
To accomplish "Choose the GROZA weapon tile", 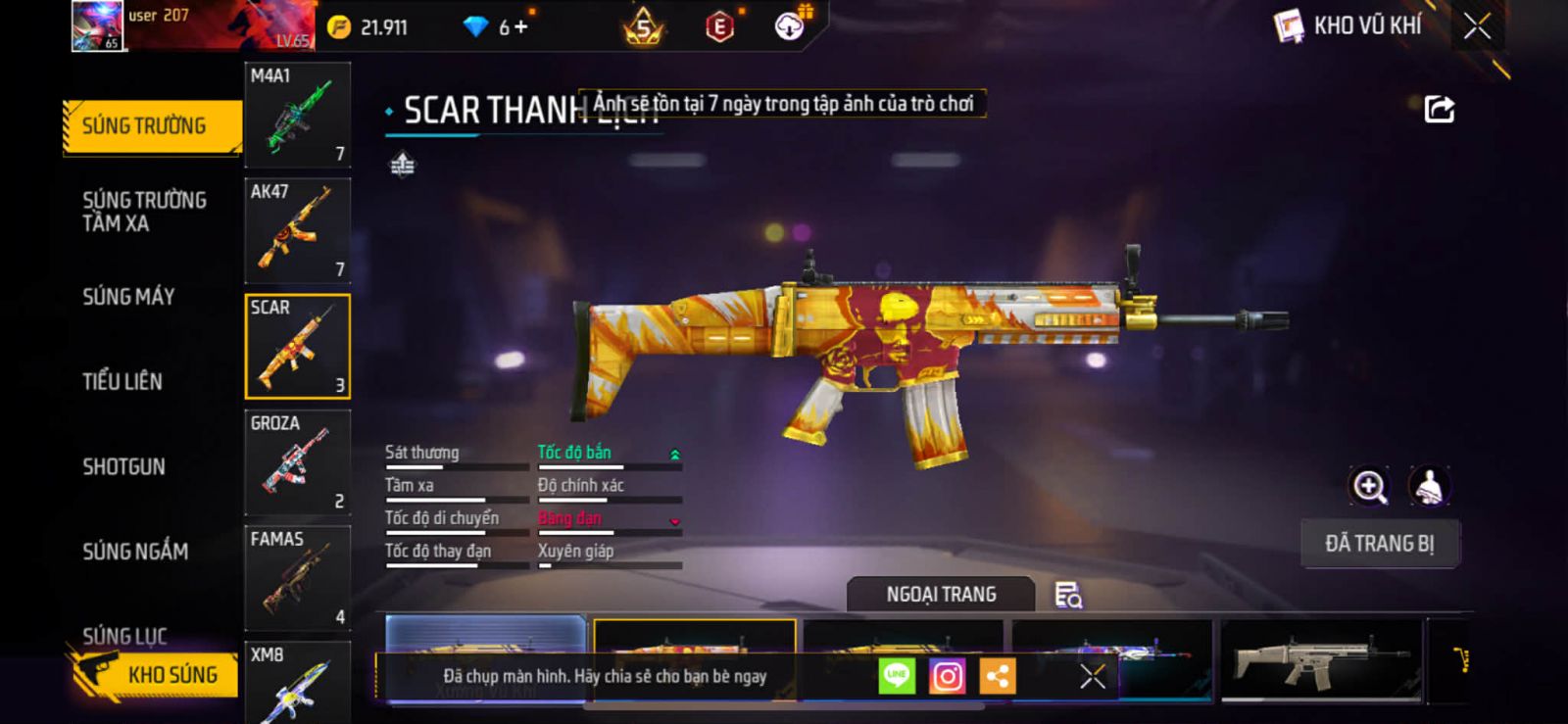I will coord(297,462).
